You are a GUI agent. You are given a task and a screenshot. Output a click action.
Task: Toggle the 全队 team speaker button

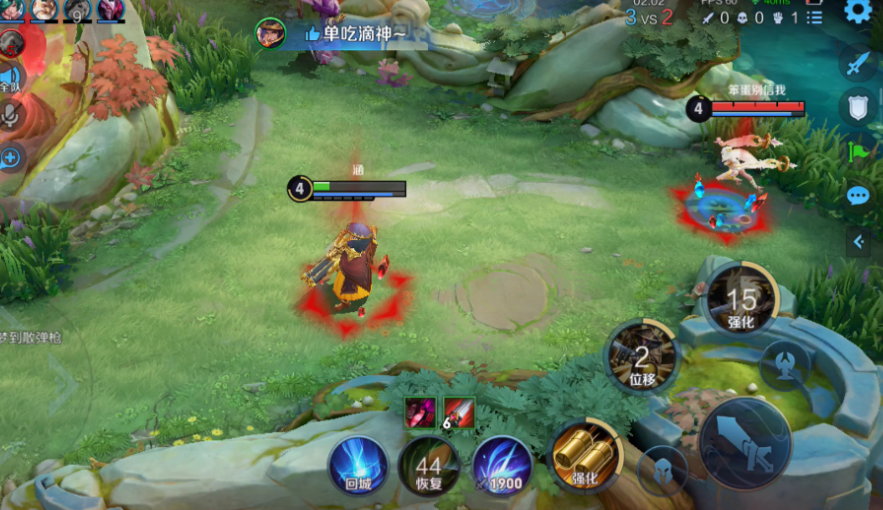10,78
